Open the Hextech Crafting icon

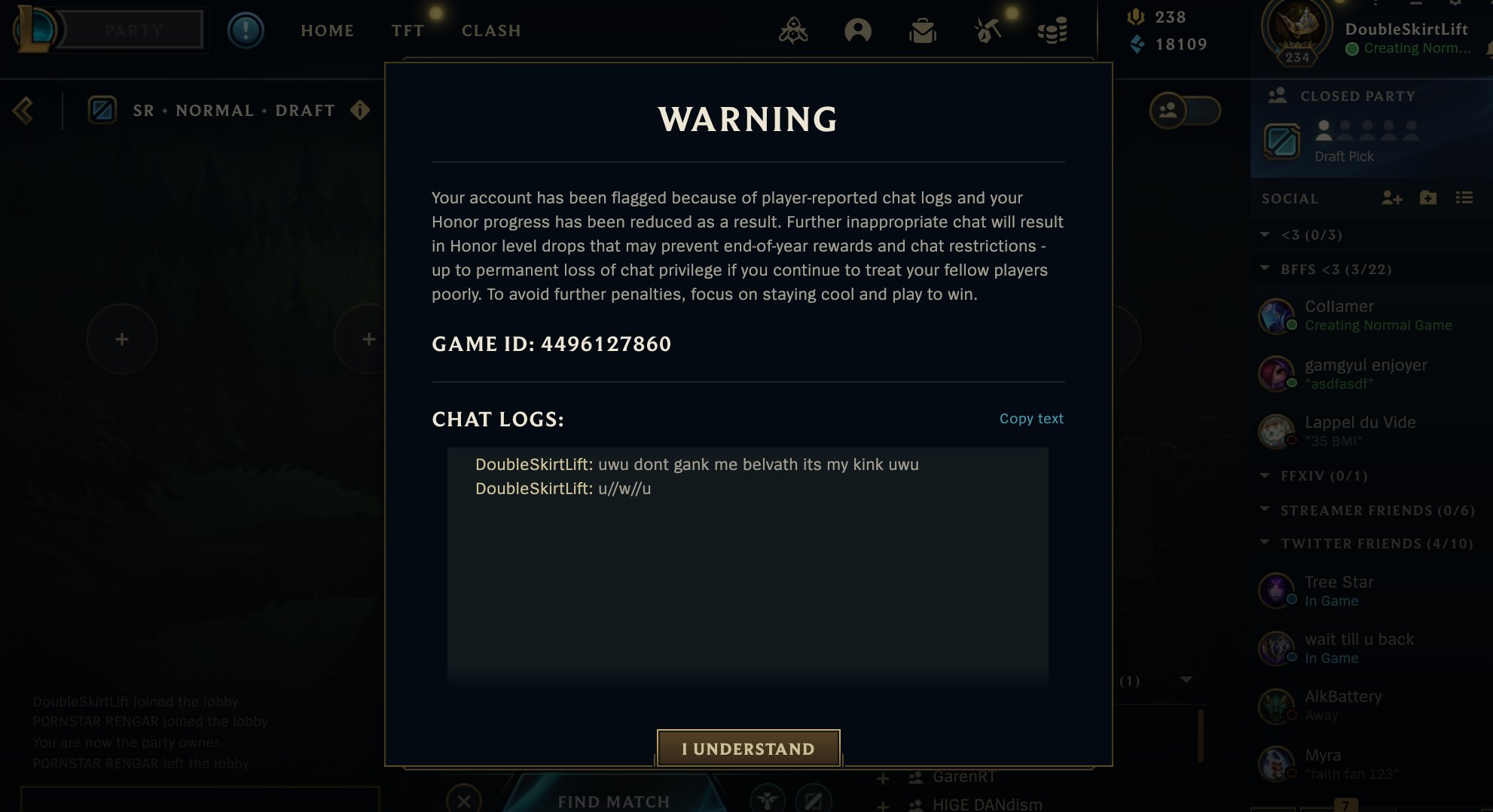coord(988,30)
